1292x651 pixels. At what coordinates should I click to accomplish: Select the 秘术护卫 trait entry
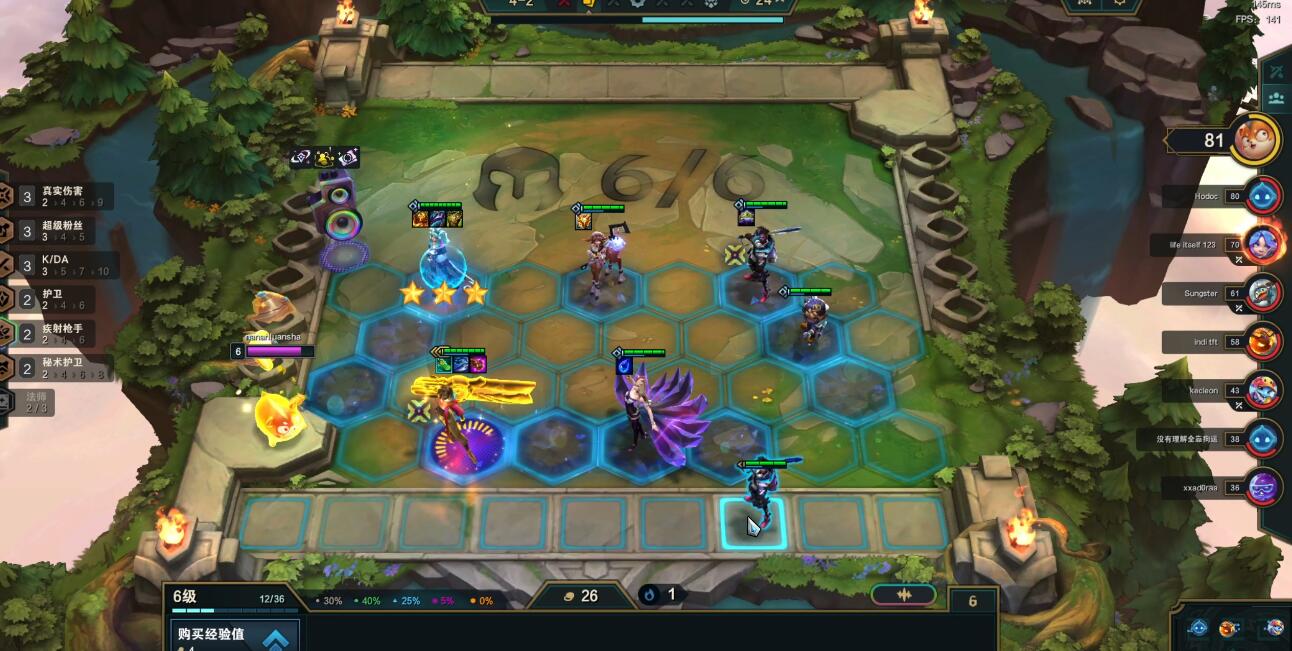(x=62, y=367)
